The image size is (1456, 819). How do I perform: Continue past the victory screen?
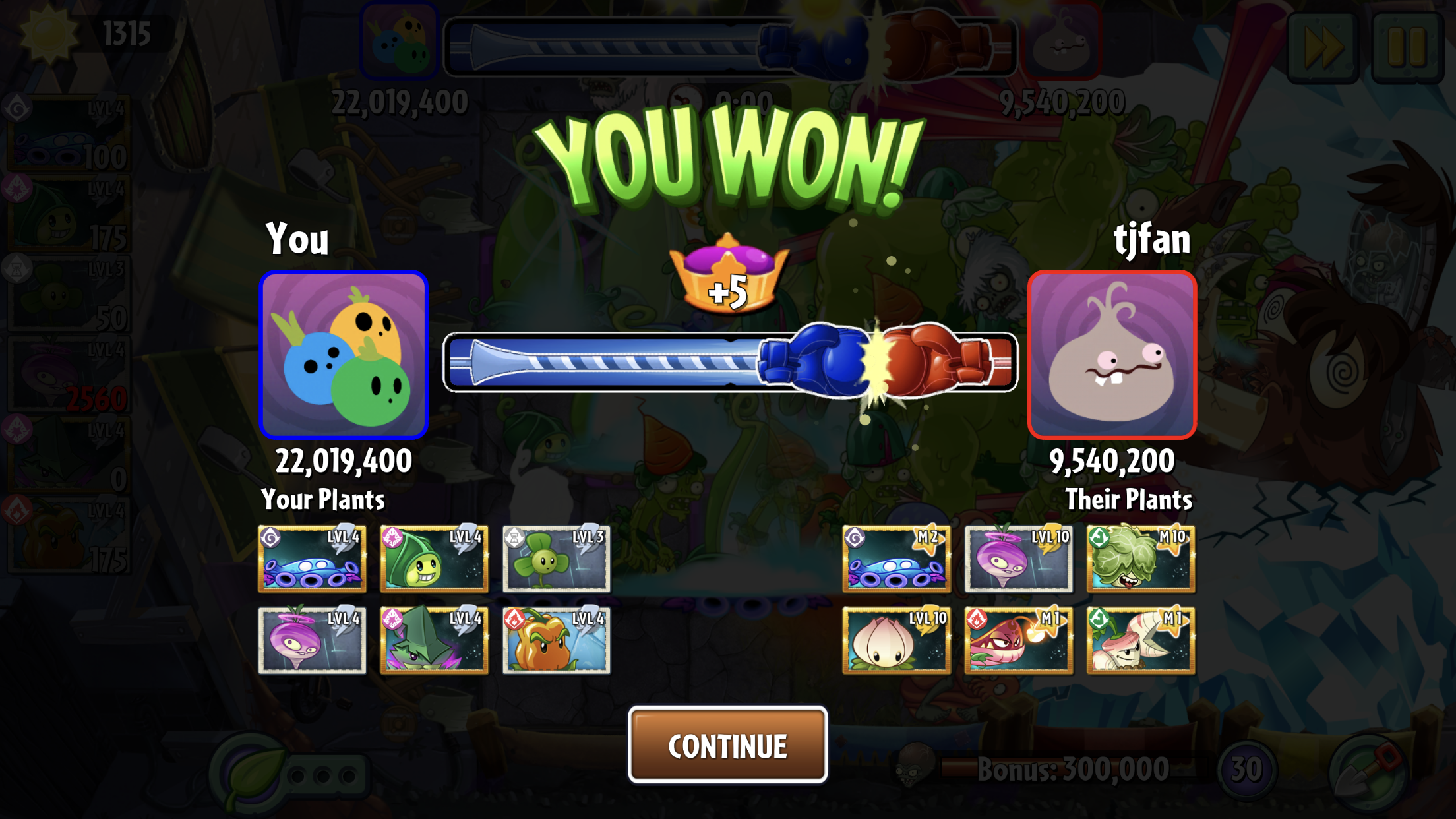(x=727, y=744)
